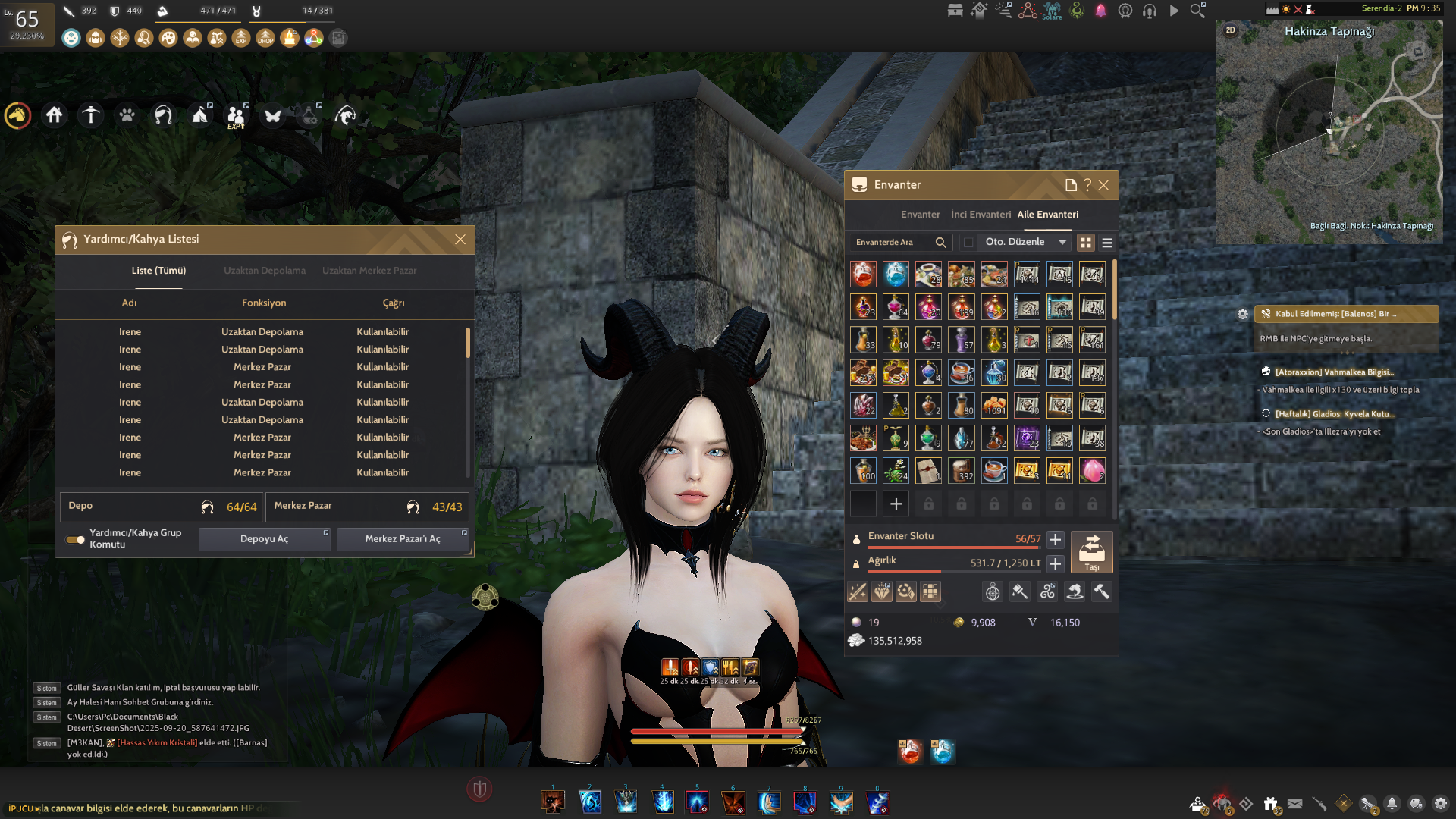Screen dimensions: 1456x819
Task: Click the home icon in quick menu
Action: (x=54, y=115)
